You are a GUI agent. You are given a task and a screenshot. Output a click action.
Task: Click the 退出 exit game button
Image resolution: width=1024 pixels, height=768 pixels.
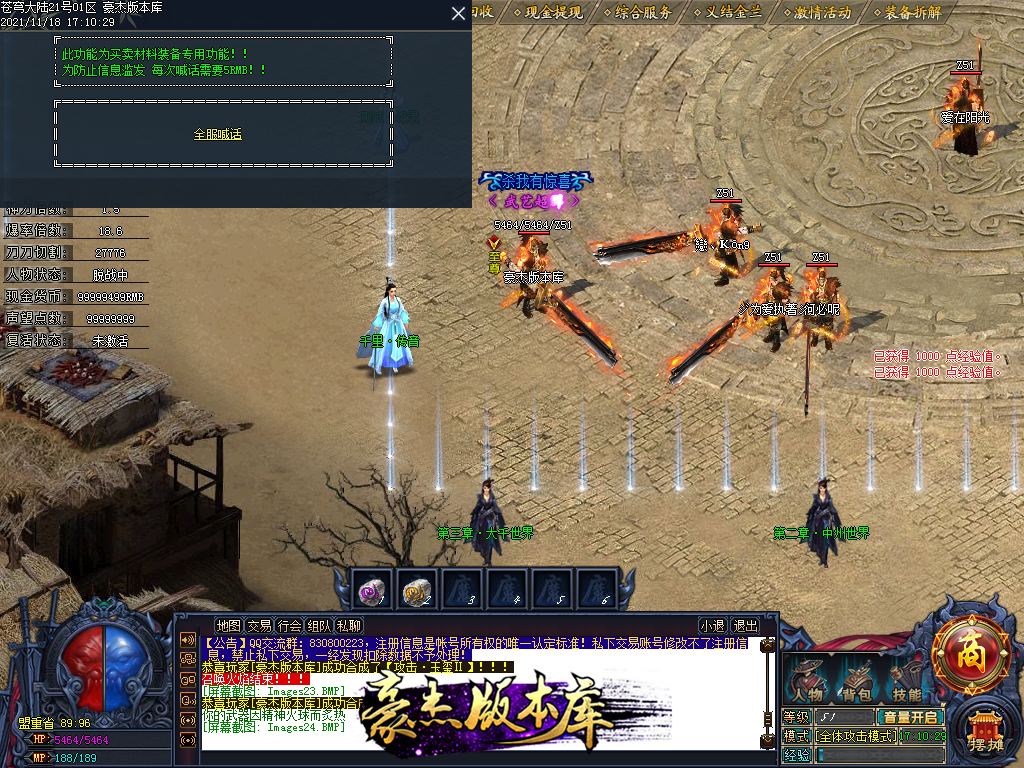[745, 626]
